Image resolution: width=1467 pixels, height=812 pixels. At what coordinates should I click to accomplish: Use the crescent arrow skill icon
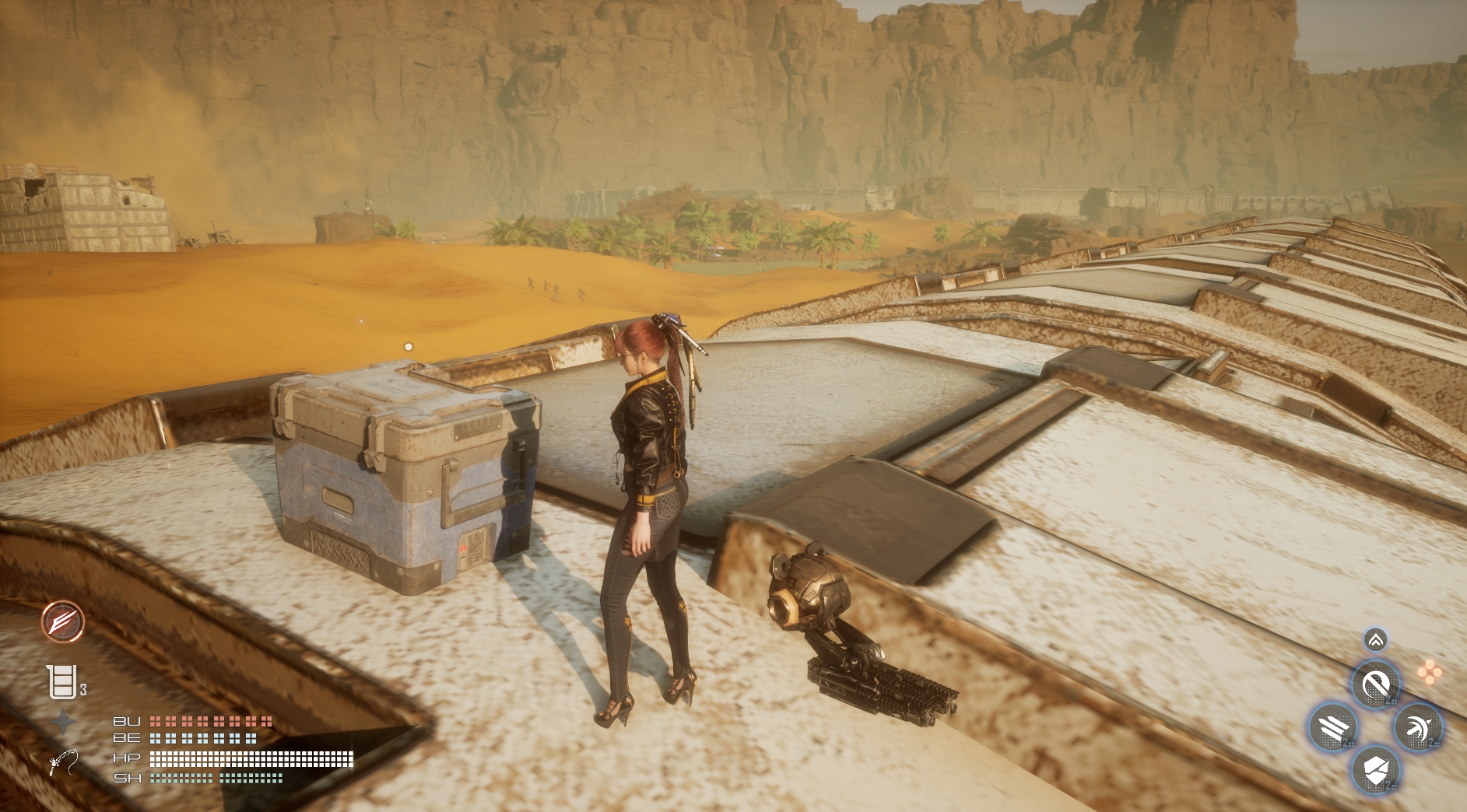[1417, 728]
